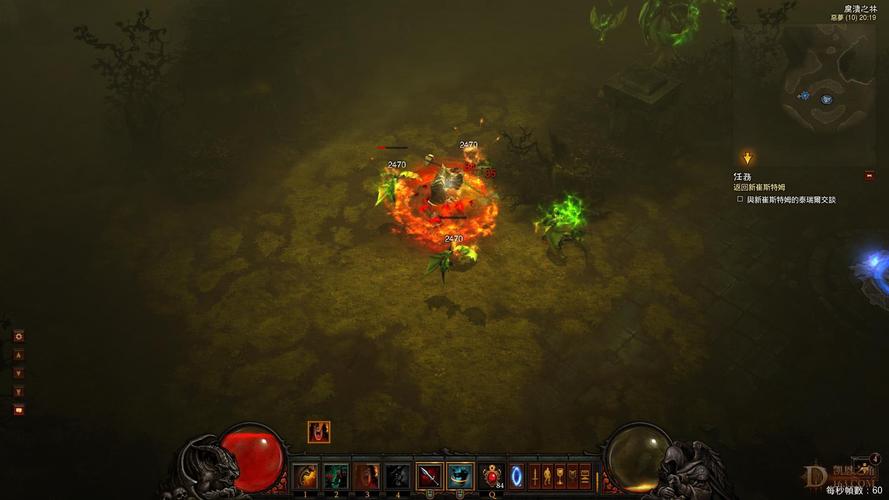
Task: Open the achievements goblet button
Action: [560, 477]
